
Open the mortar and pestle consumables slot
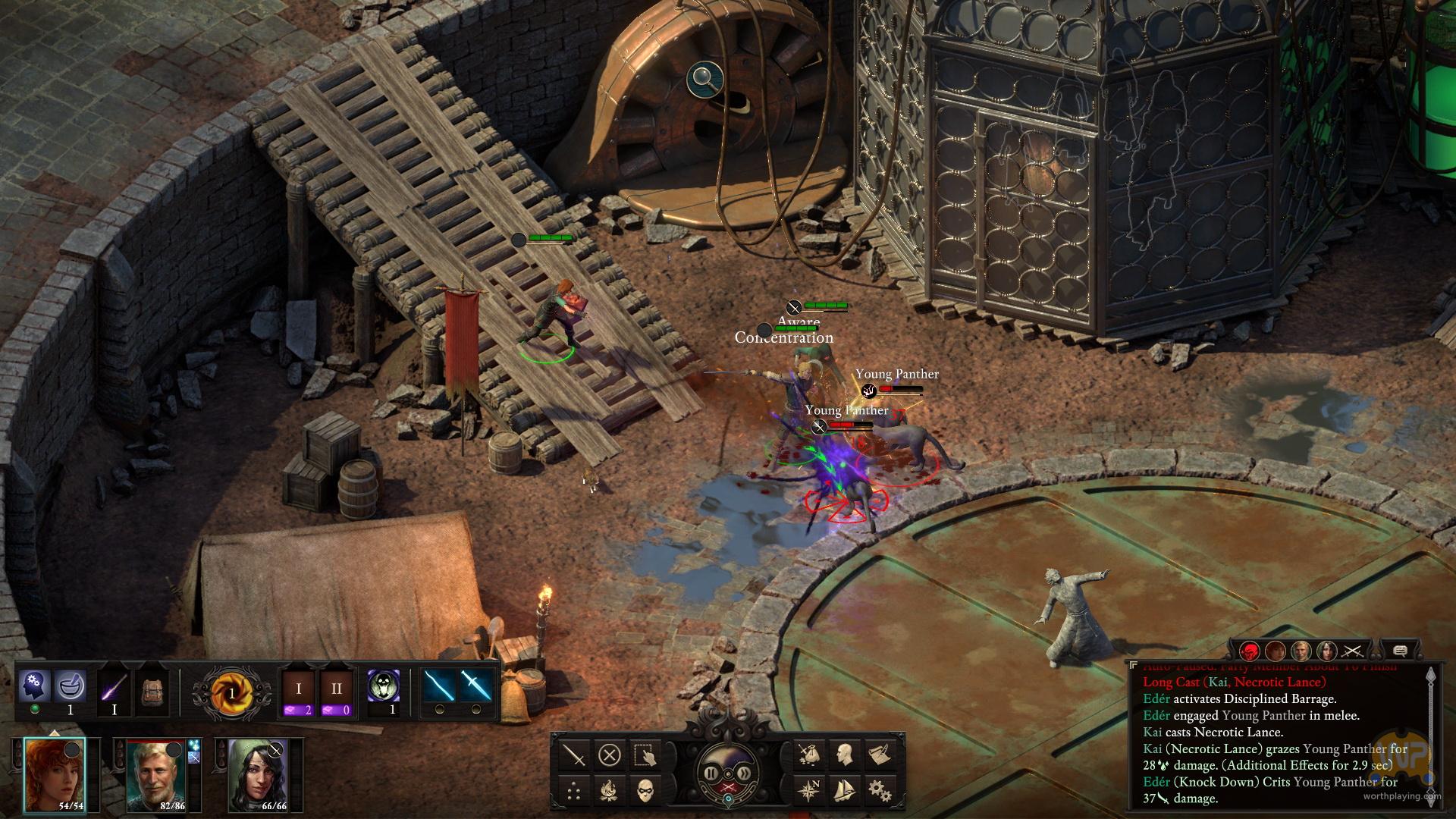pos(71,686)
